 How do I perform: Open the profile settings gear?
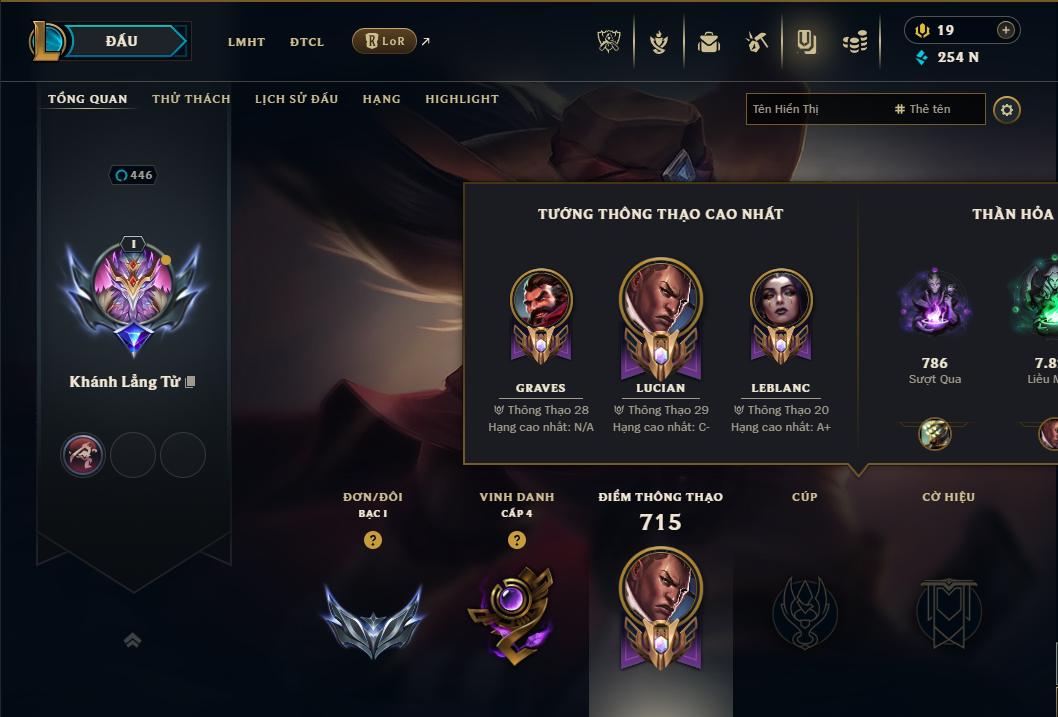click(x=1007, y=109)
